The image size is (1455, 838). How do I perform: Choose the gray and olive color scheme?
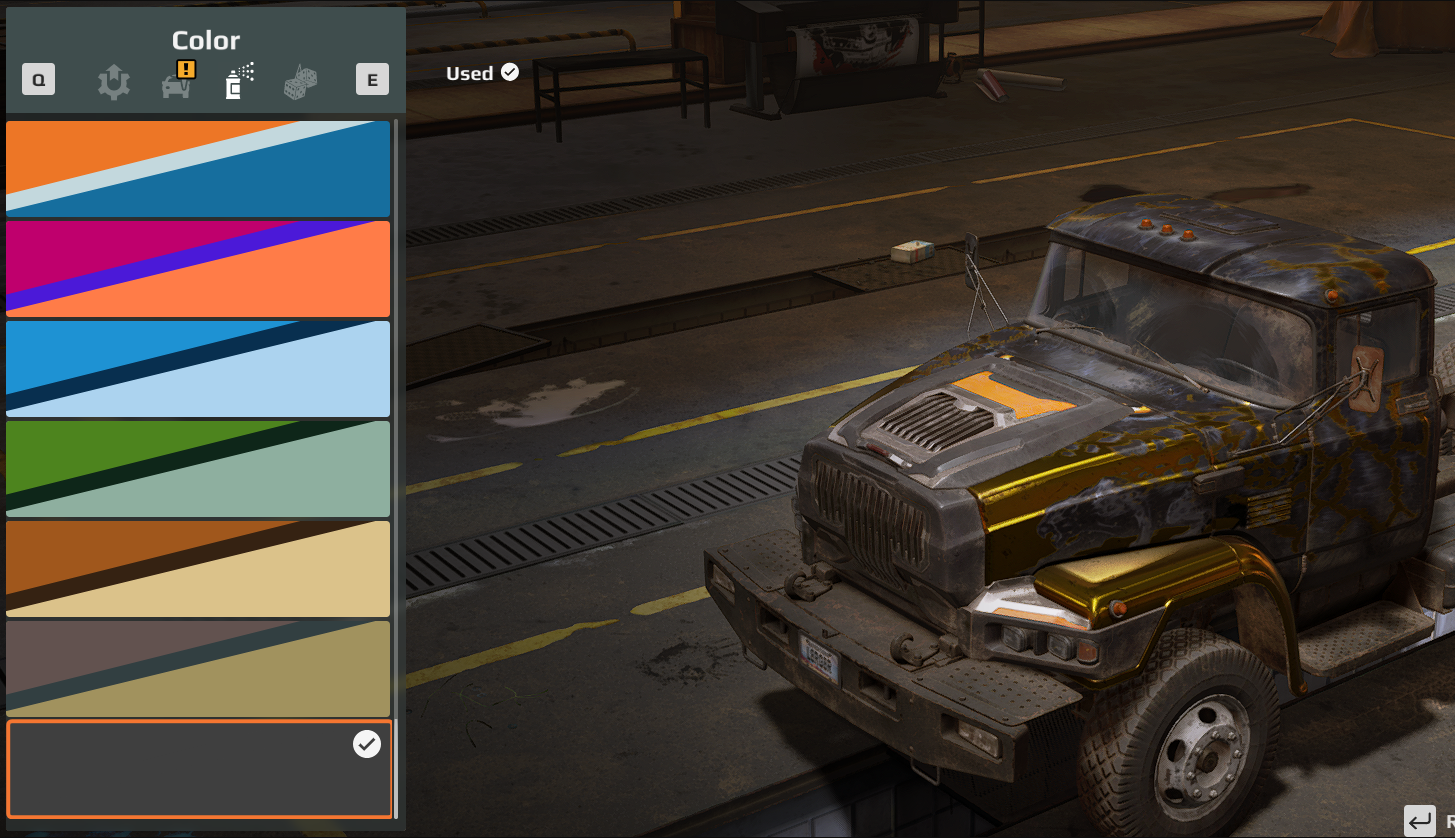tap(198, 669)
